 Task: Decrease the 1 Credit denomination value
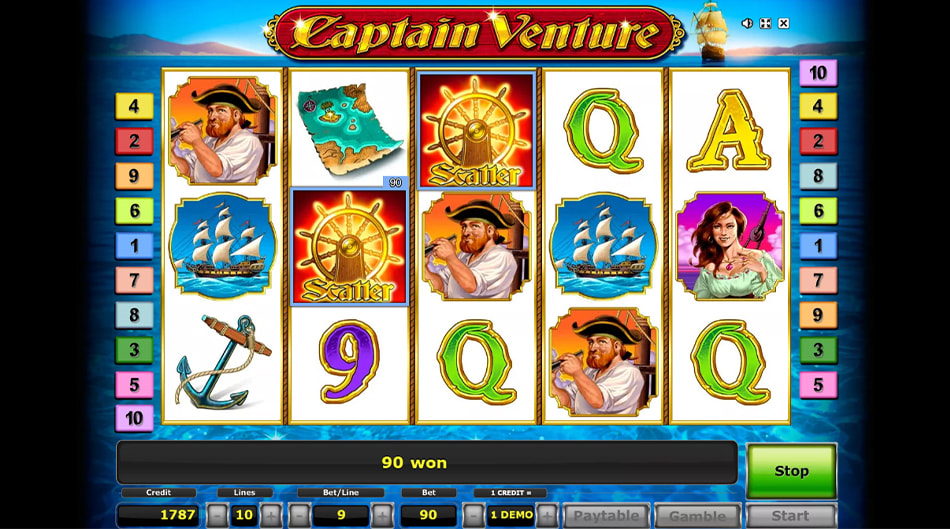coord(474,516)
